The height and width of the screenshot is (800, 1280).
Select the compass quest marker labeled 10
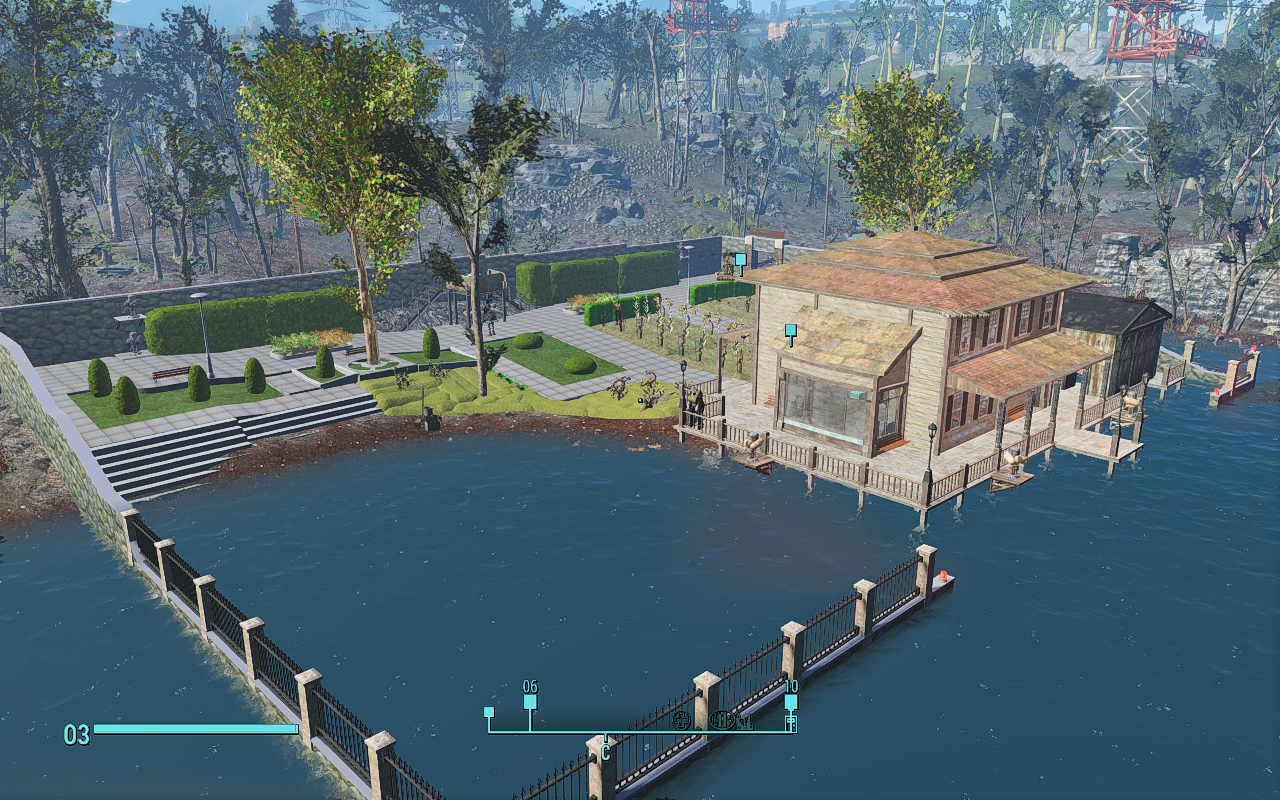click(791, 702)
